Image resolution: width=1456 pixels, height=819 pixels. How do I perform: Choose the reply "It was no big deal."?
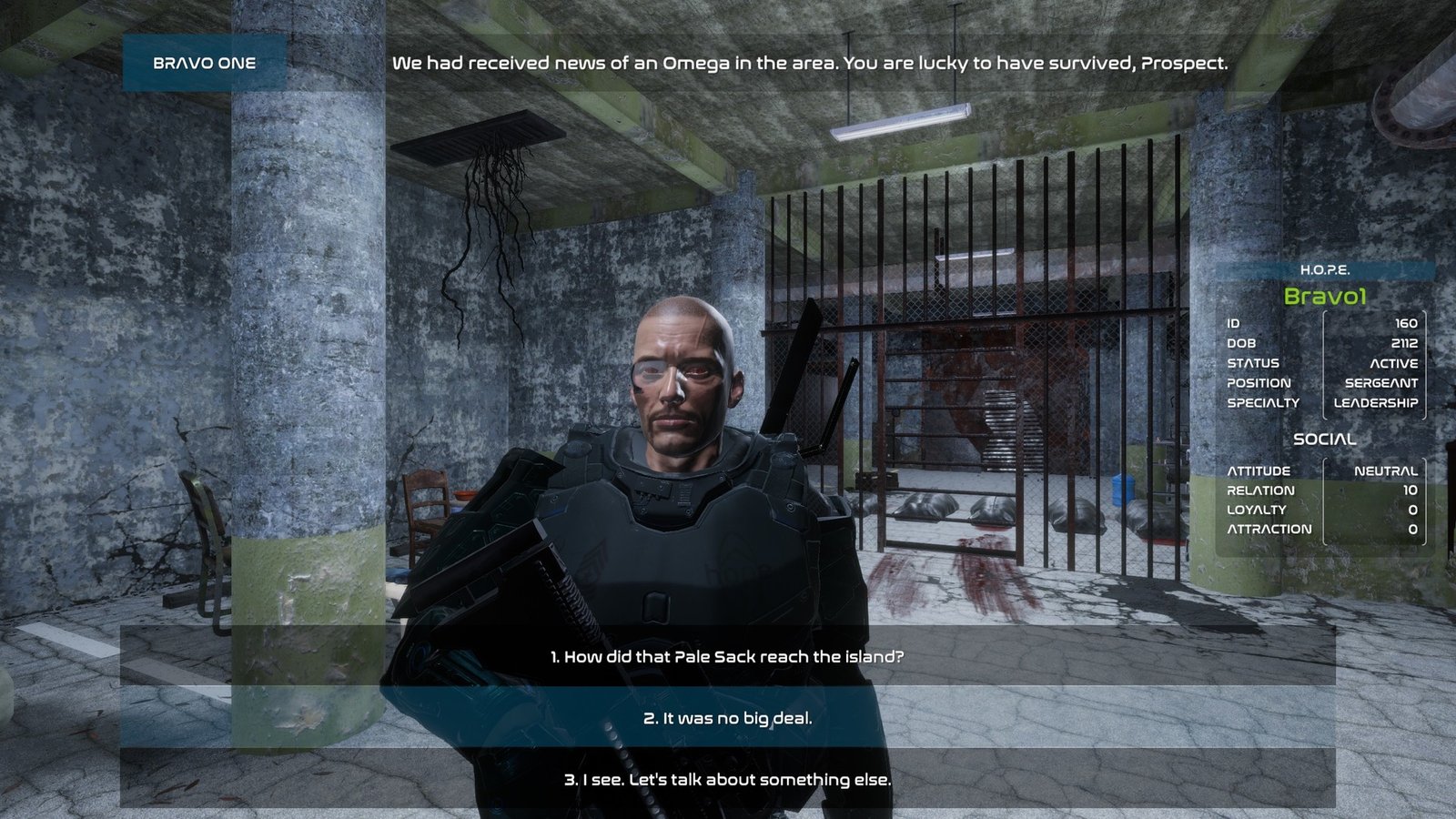point(727,718)
